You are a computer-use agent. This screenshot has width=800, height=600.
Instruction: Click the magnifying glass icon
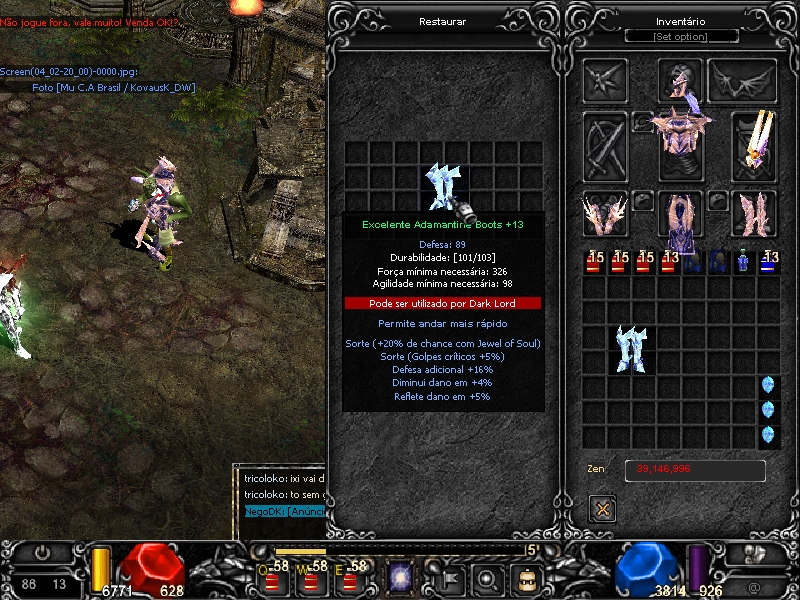[x=487, y=577]
